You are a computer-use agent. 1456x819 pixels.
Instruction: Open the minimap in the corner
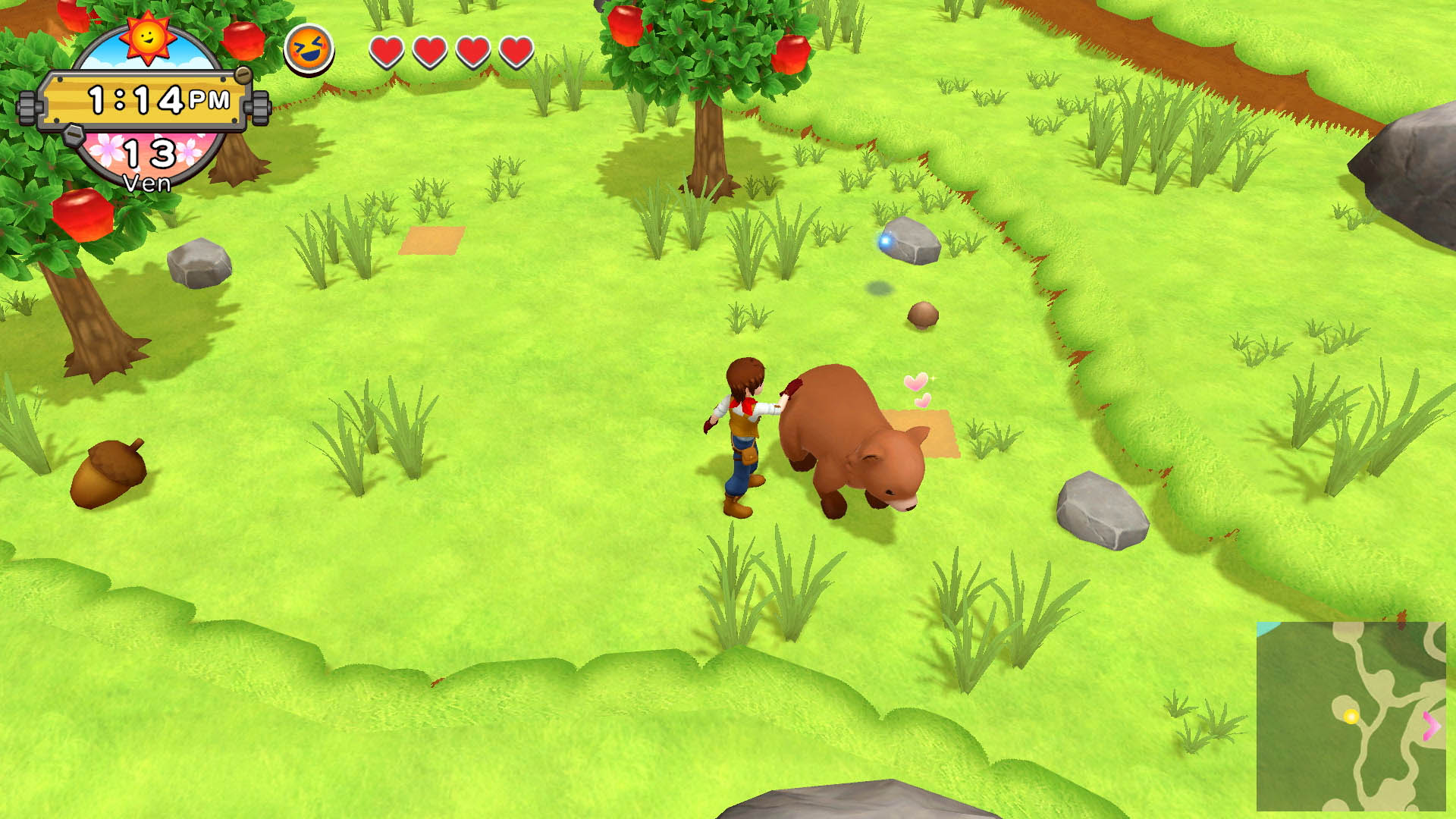(1351, 716)
